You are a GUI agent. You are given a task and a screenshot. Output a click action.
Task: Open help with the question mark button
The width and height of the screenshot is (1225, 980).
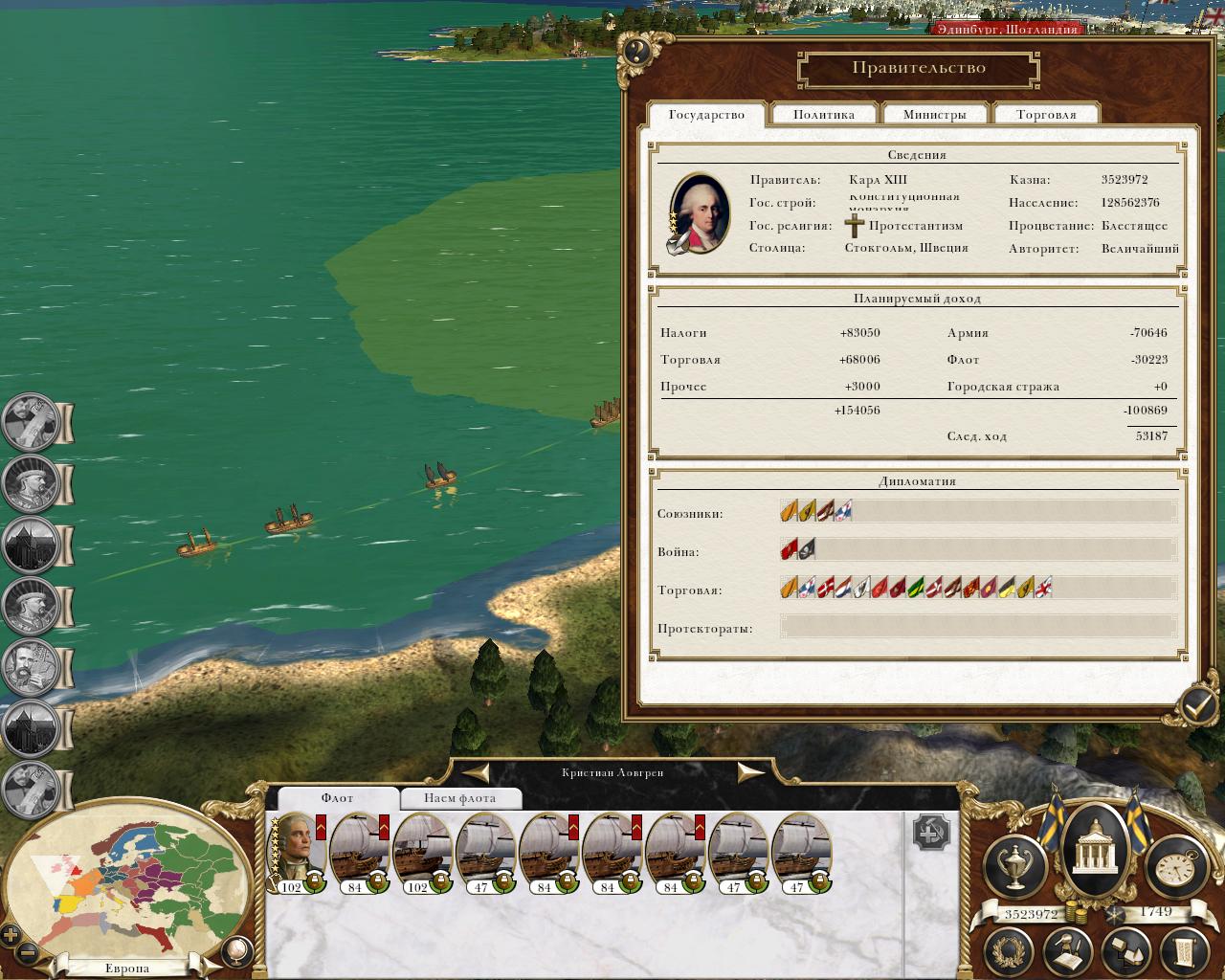click(x=636, y=52)
